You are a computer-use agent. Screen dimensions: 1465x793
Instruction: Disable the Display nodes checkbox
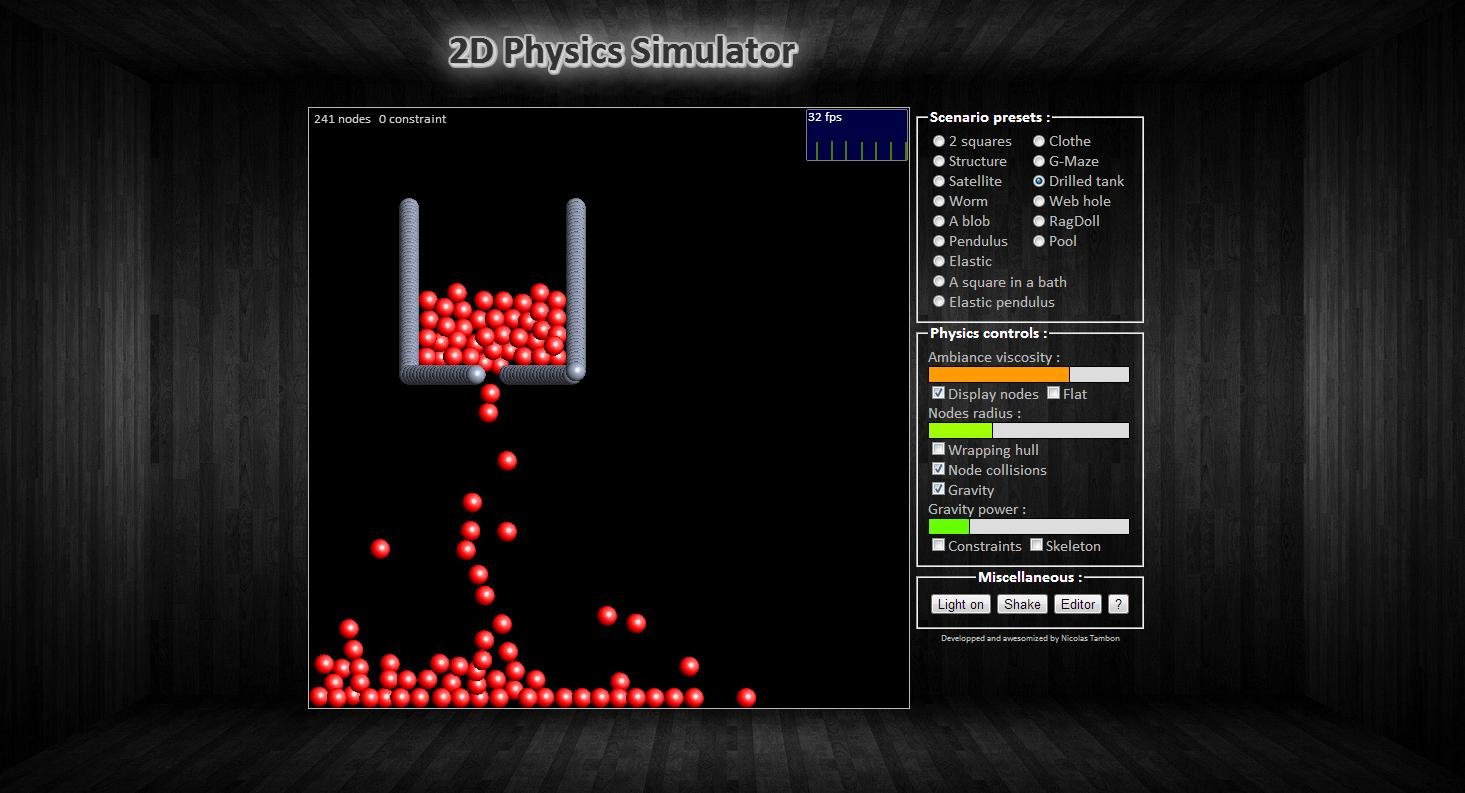[x=938, y=393]
